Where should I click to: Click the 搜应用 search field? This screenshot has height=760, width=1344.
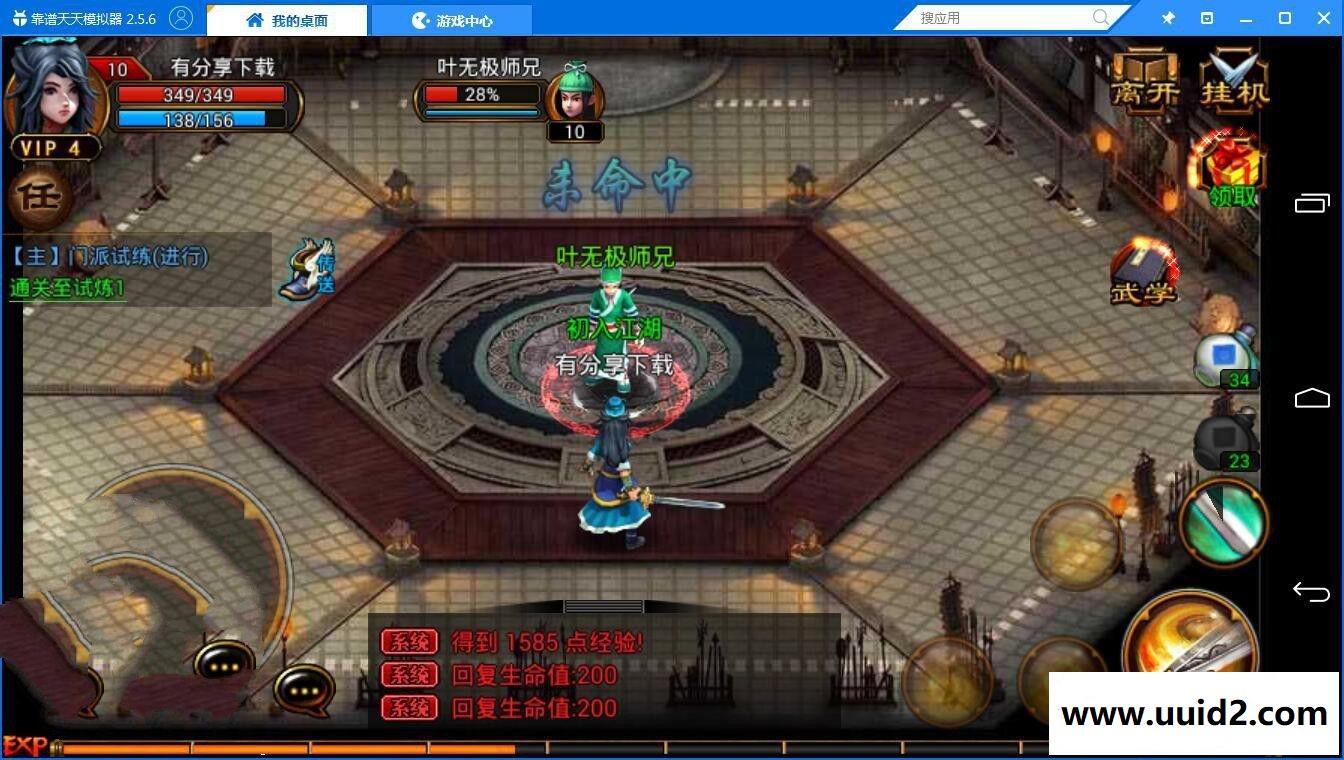click(x=1000, y=17)
